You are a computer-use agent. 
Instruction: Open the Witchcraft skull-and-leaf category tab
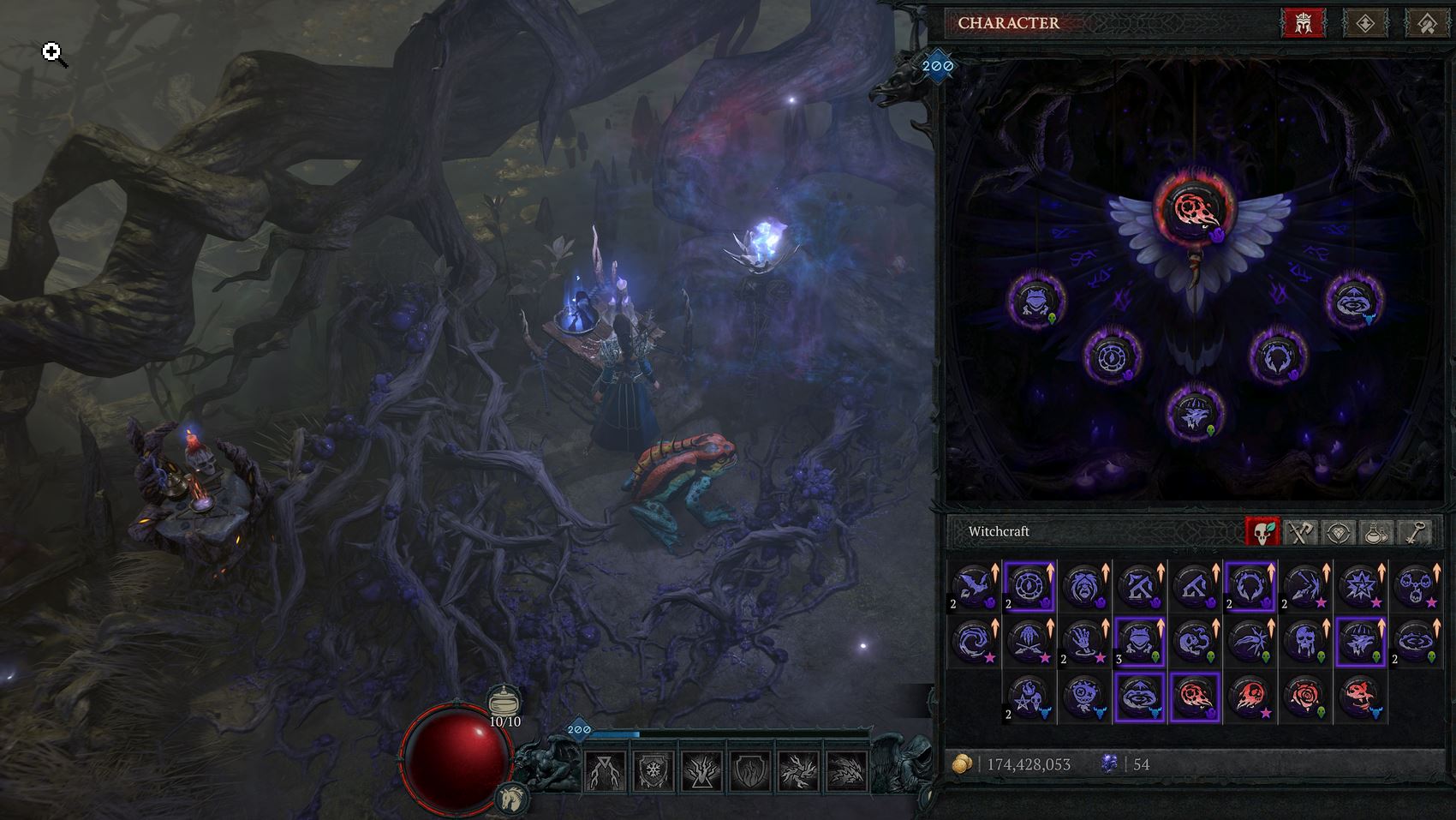pos(1262,531)
